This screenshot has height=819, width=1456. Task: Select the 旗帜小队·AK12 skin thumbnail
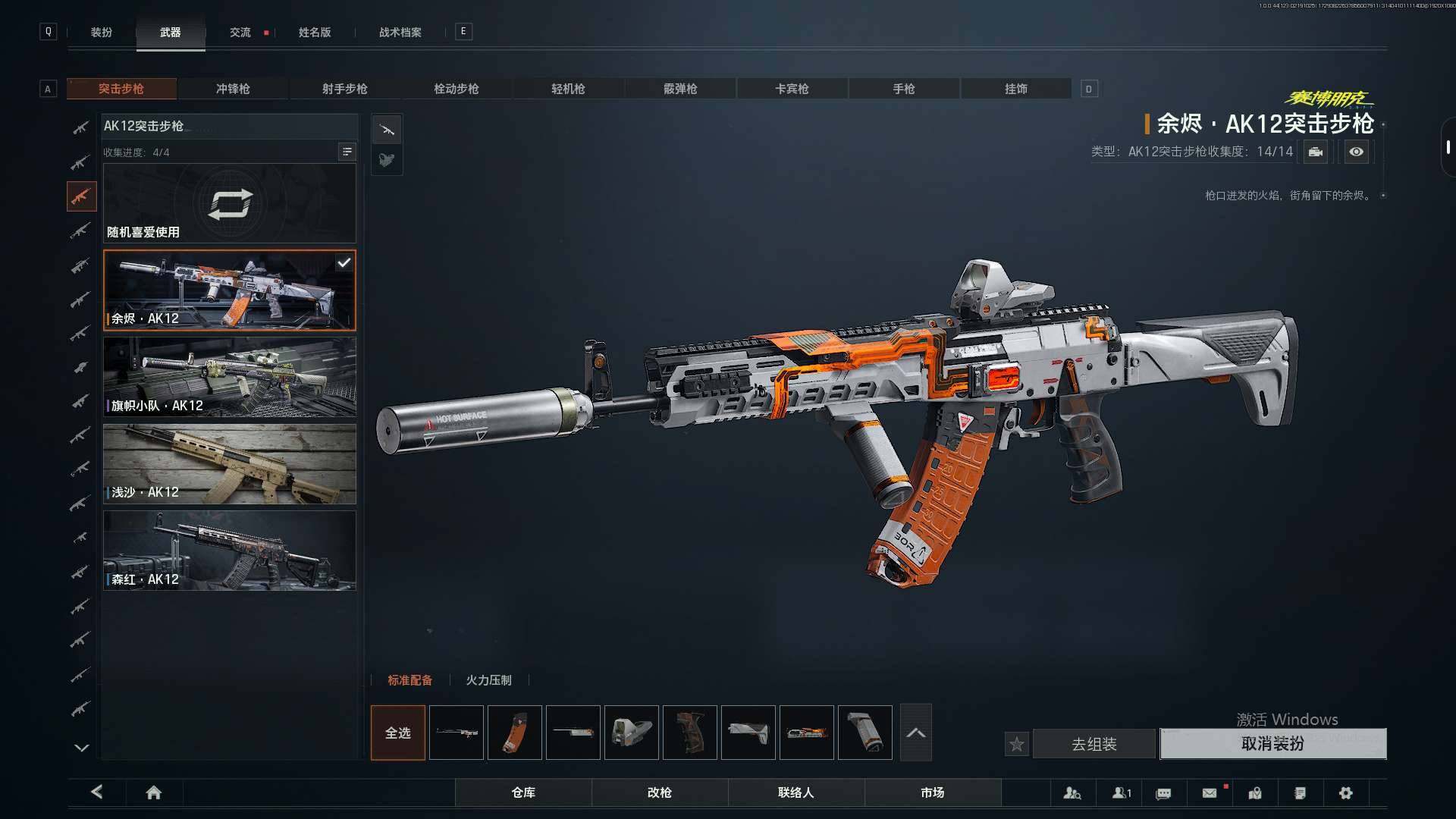[229, 377]
